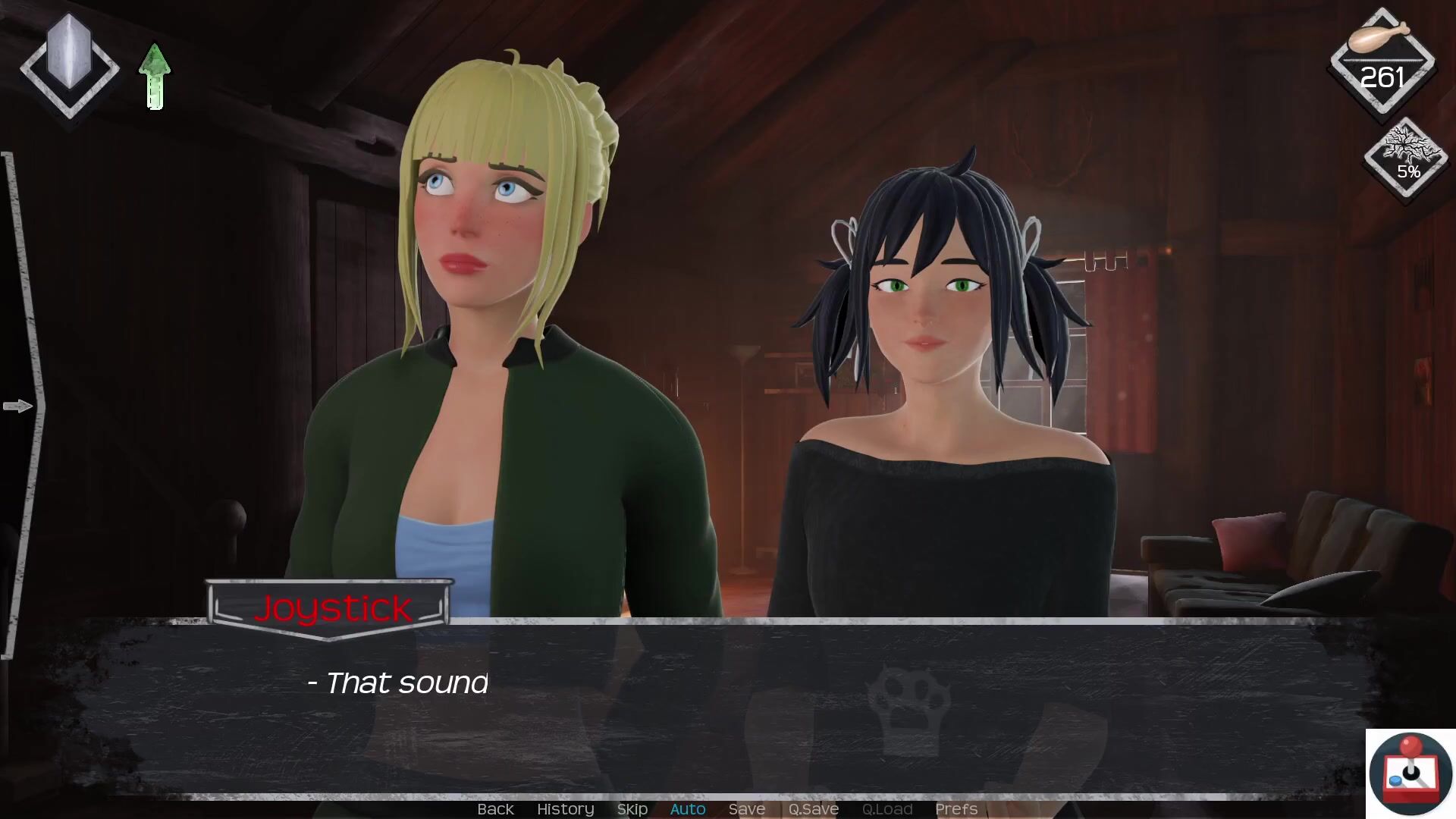Open the chicken leg food counter
This screenshot has height=819, width=1456.
(1382, 61)
